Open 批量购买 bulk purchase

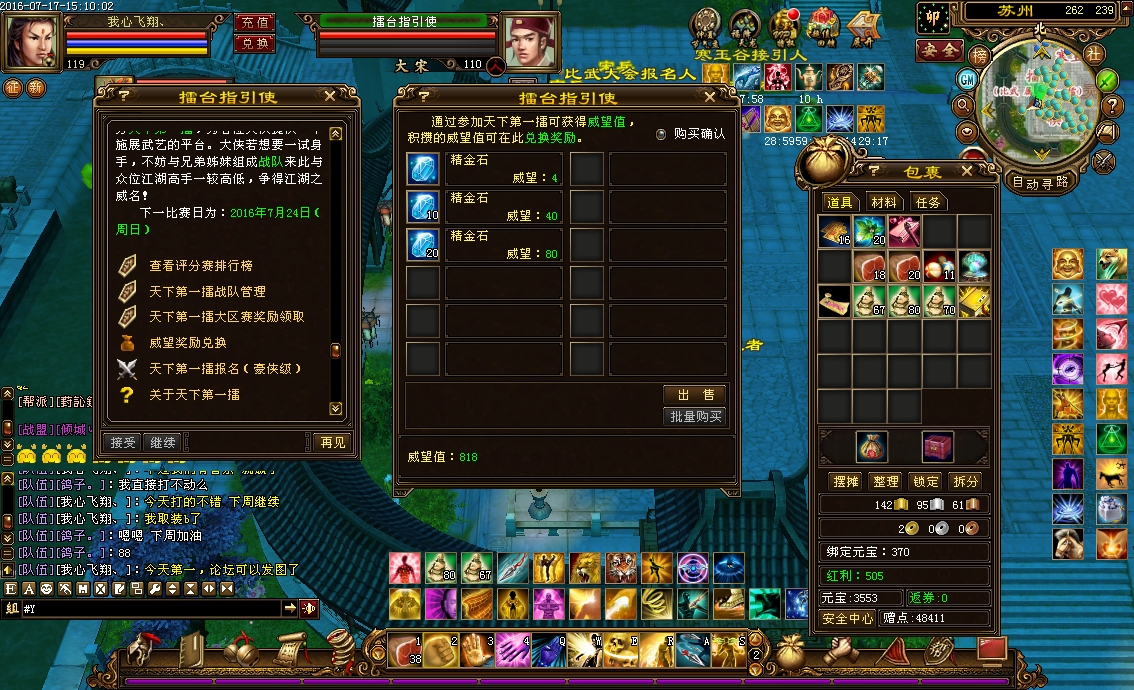pos(695,416)
